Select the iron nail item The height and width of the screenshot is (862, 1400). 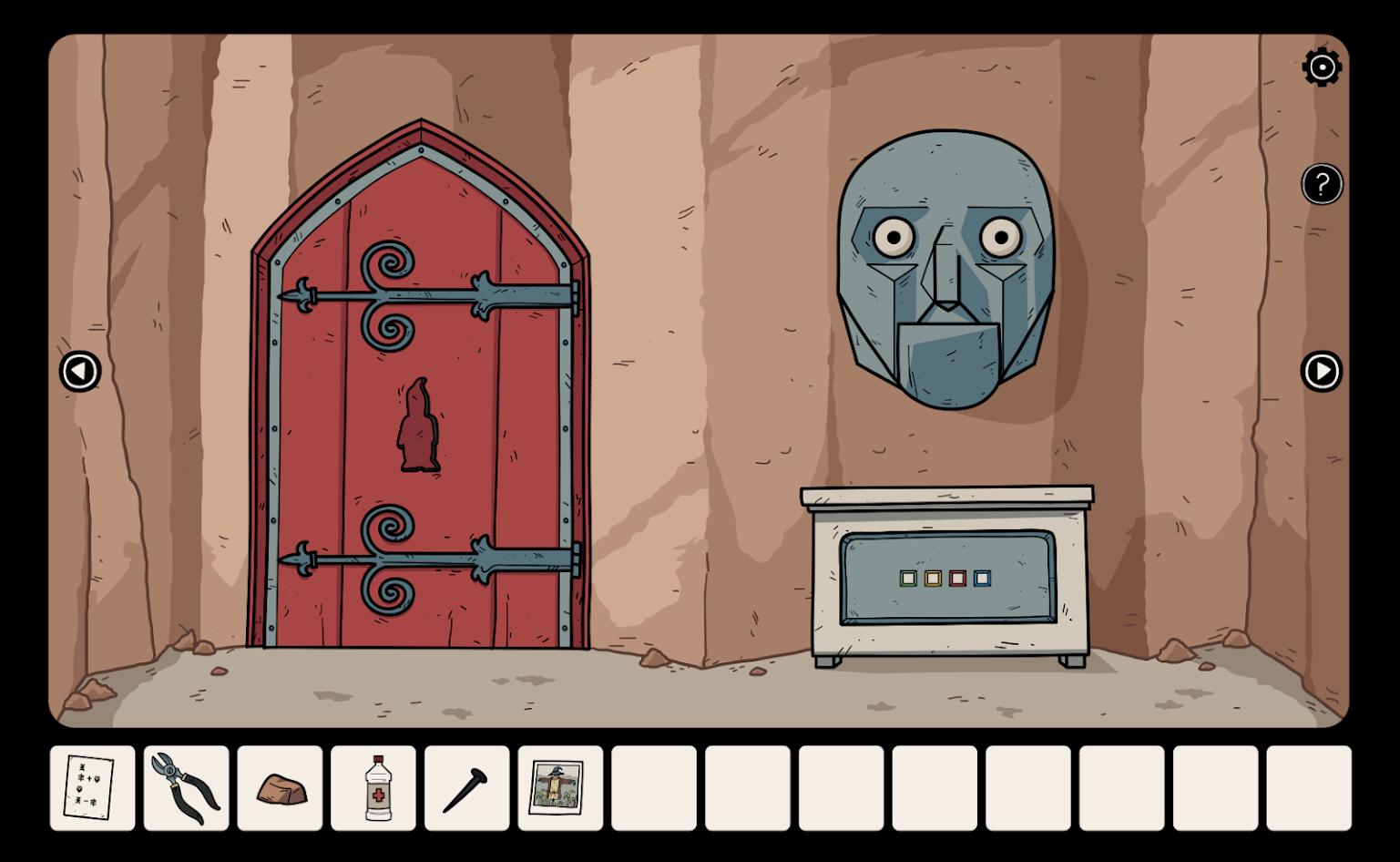pos(466,788)
